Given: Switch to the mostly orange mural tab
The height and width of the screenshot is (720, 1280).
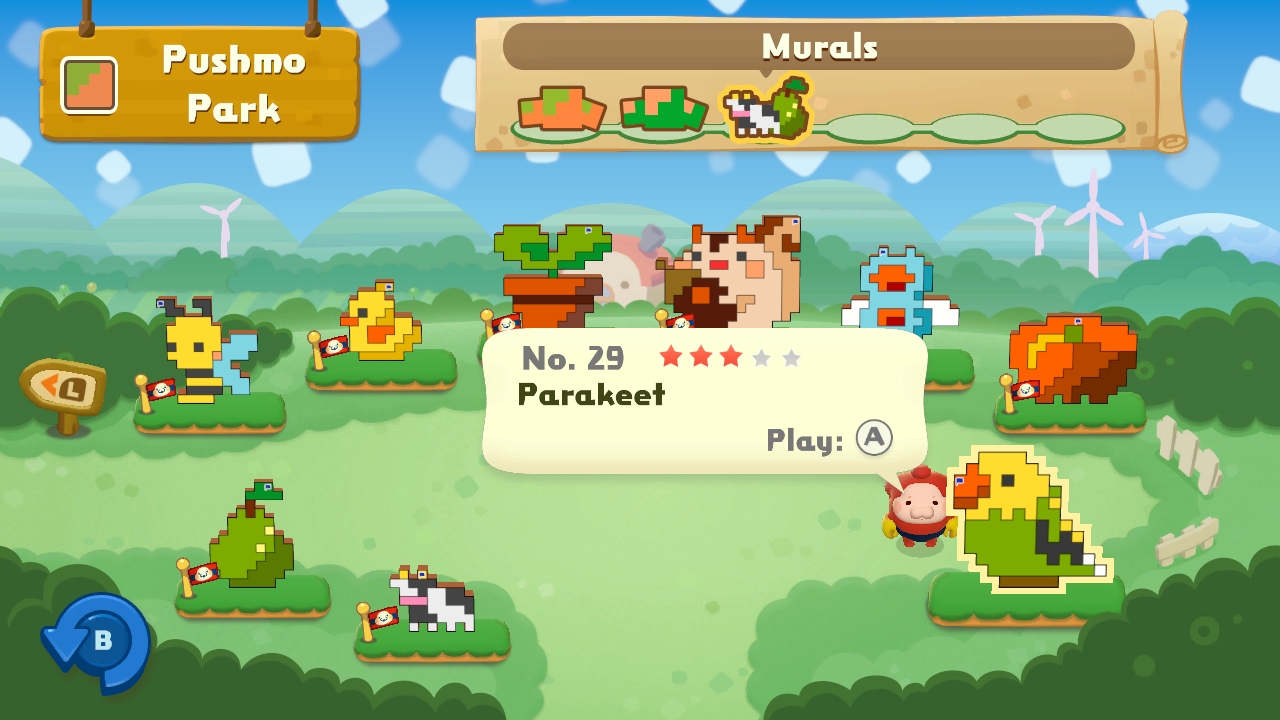Looking at the screenshot, I should [x=560, y=111].
